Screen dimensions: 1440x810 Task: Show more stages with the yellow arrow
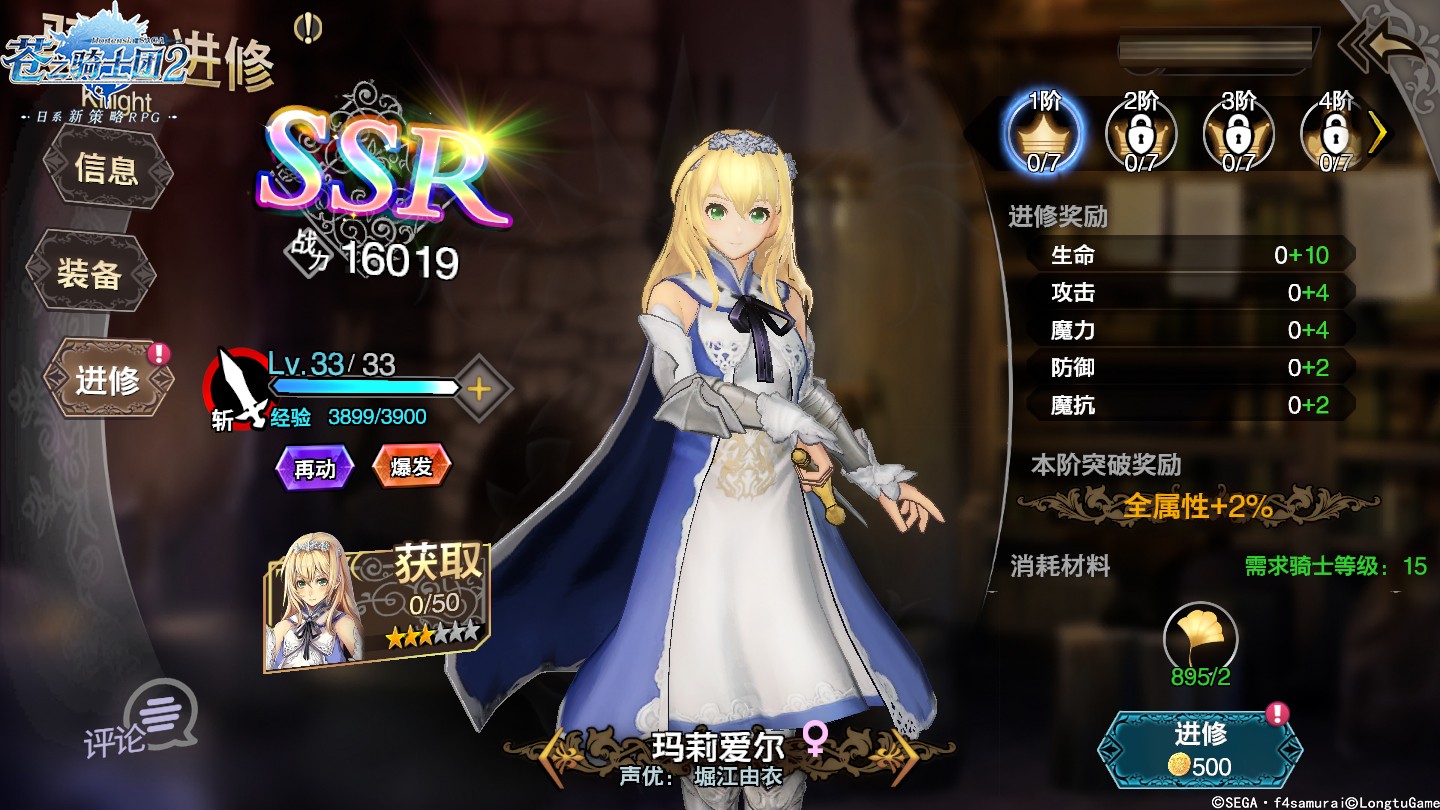click(1378, 133)
